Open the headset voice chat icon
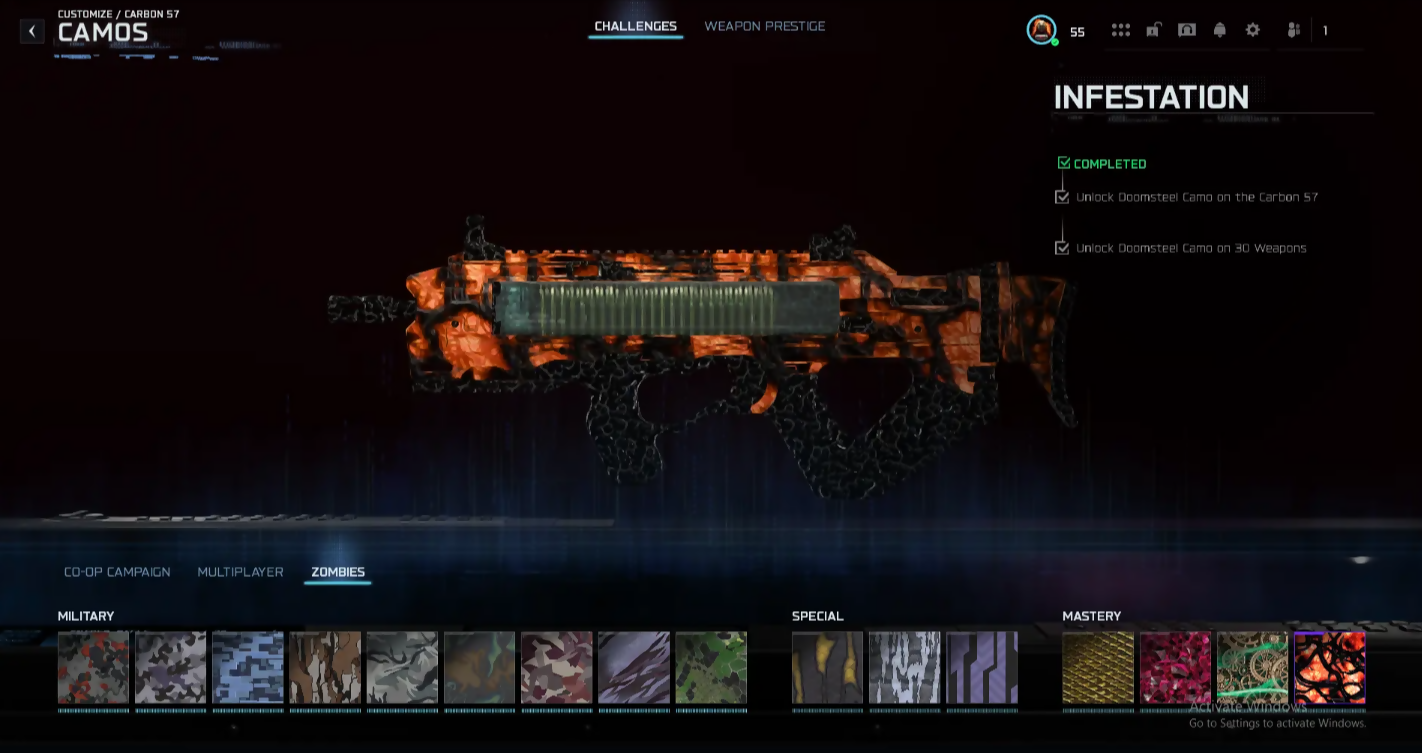The image size is (1422, 753). click(x=1186, y=30)
